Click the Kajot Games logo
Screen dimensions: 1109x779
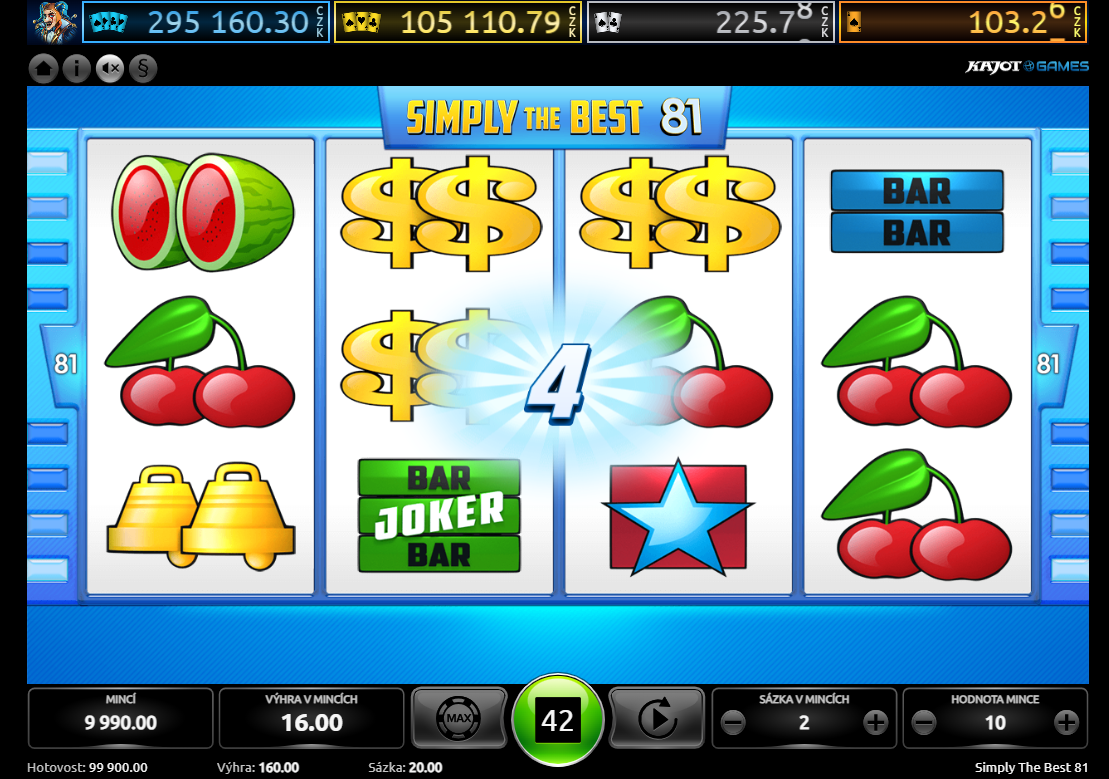(x=1026, y=67)
